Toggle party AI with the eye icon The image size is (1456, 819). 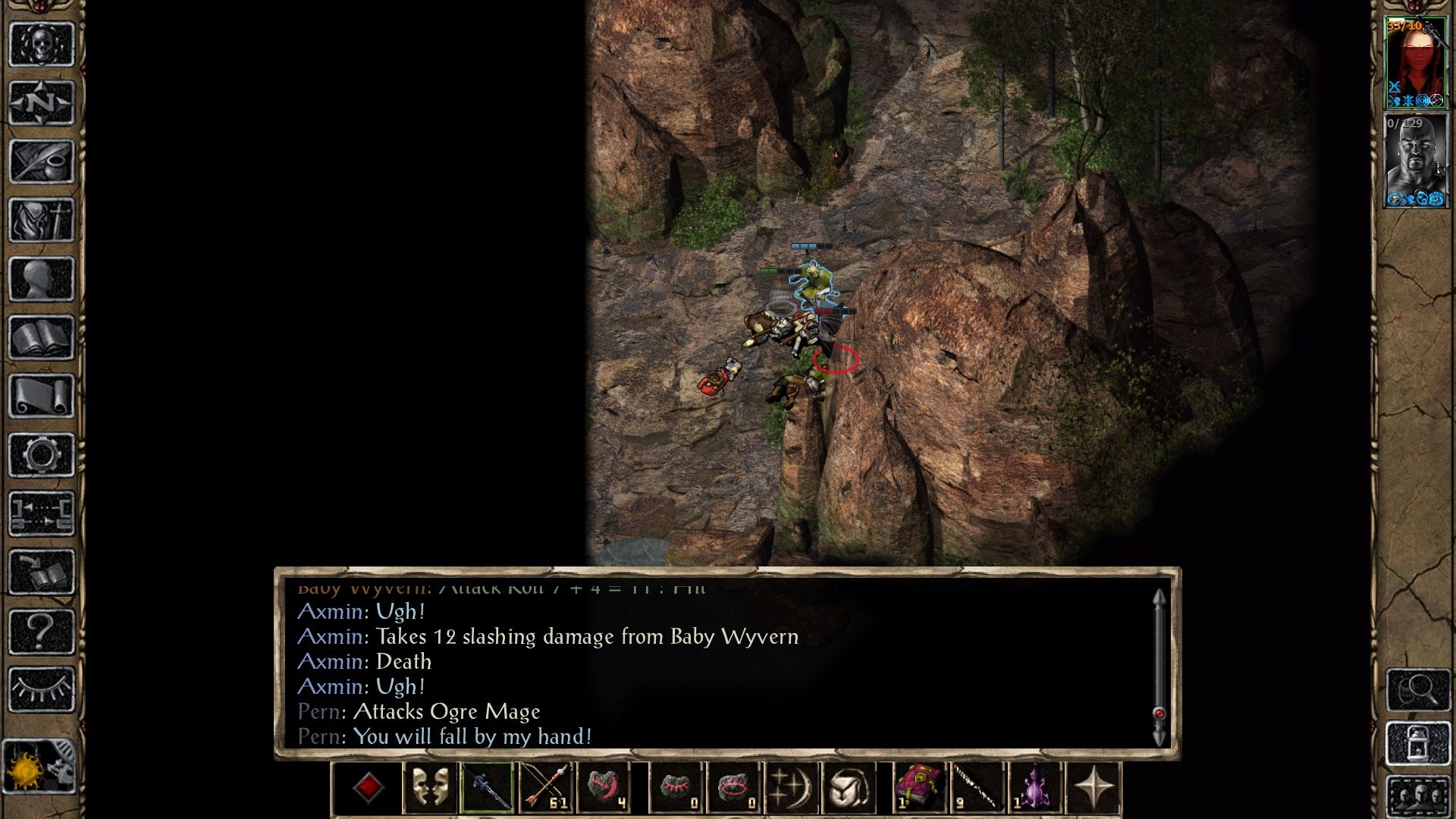(42, 690)
